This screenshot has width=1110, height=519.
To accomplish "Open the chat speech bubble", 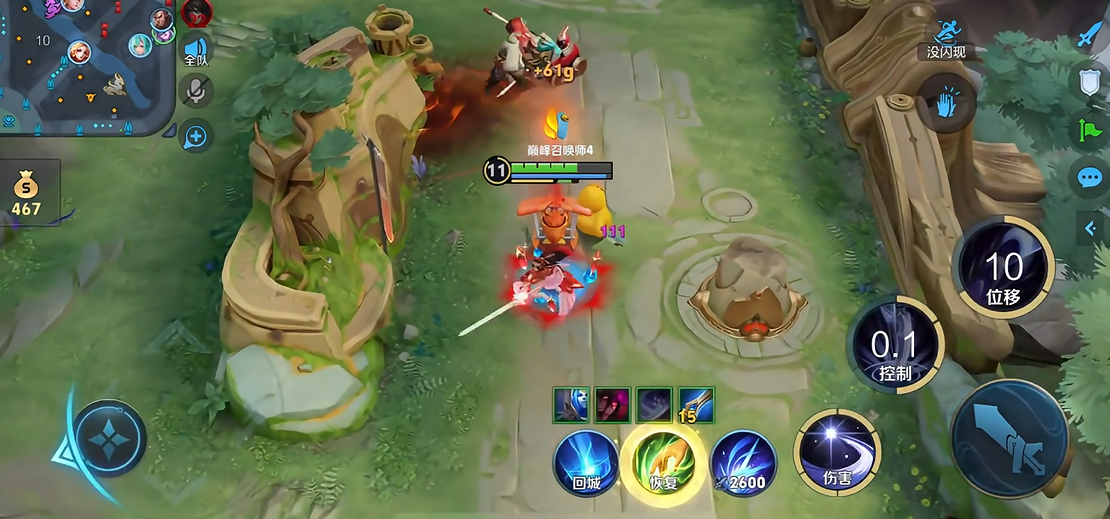I will click(1089, 178).
